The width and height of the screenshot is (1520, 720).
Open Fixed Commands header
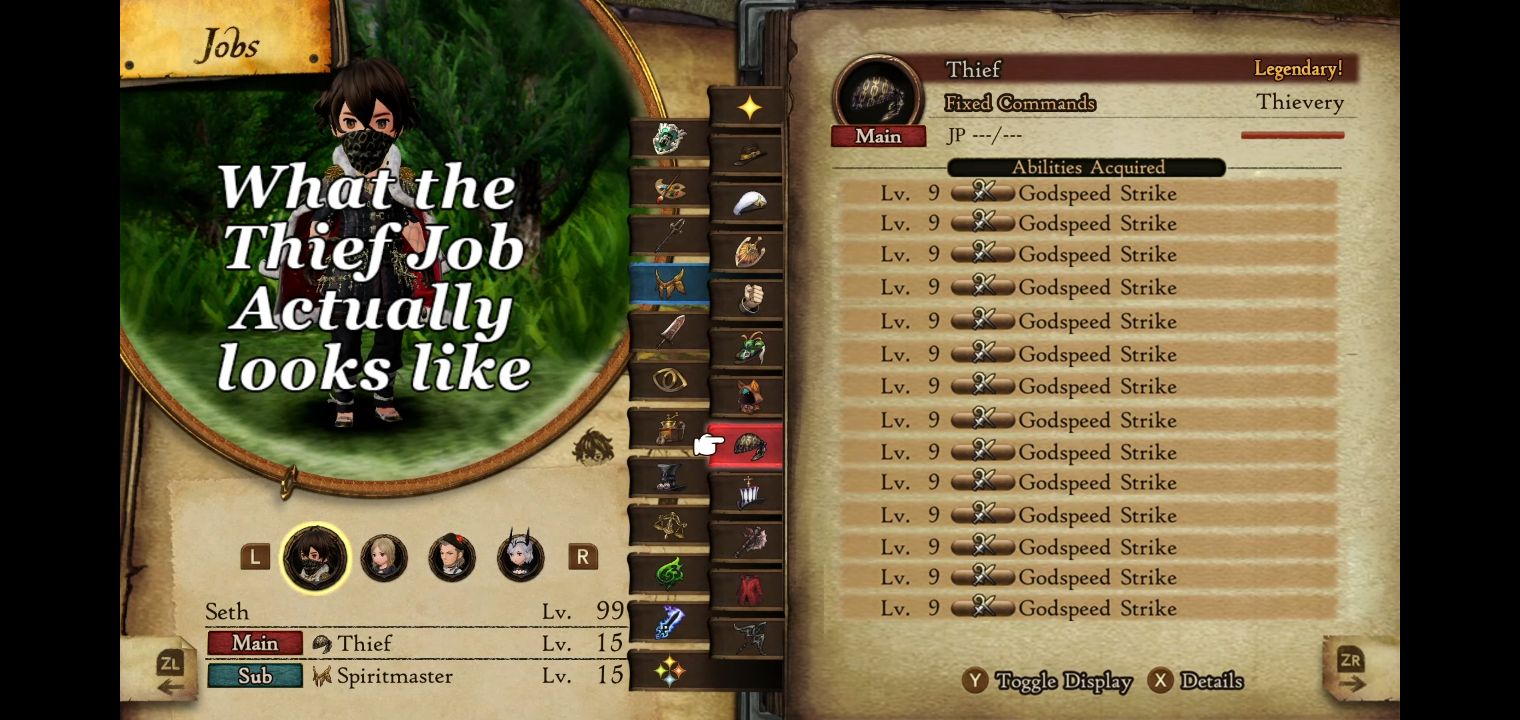[x=1020, y=103]
